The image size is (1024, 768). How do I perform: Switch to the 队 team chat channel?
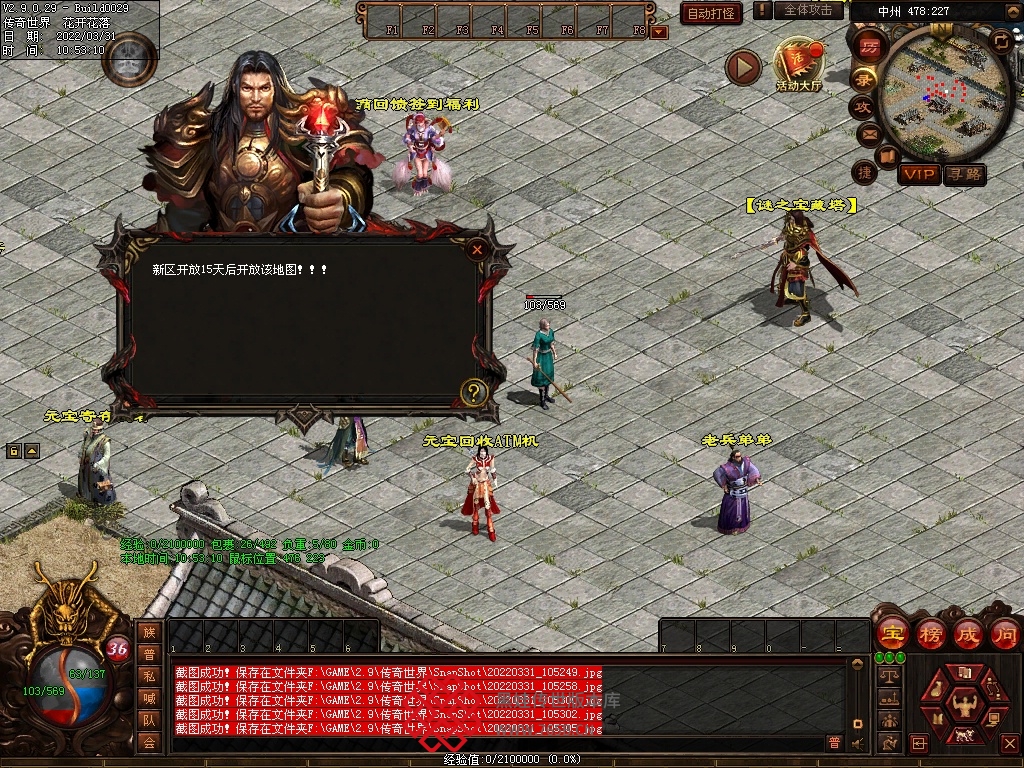149,720
